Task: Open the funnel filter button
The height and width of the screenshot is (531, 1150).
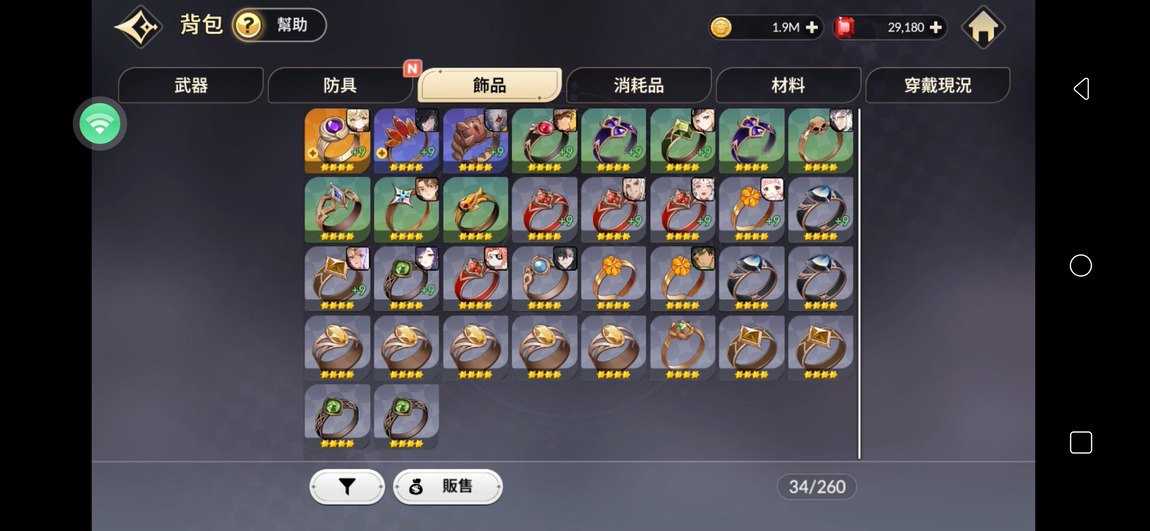Action: 347,487
